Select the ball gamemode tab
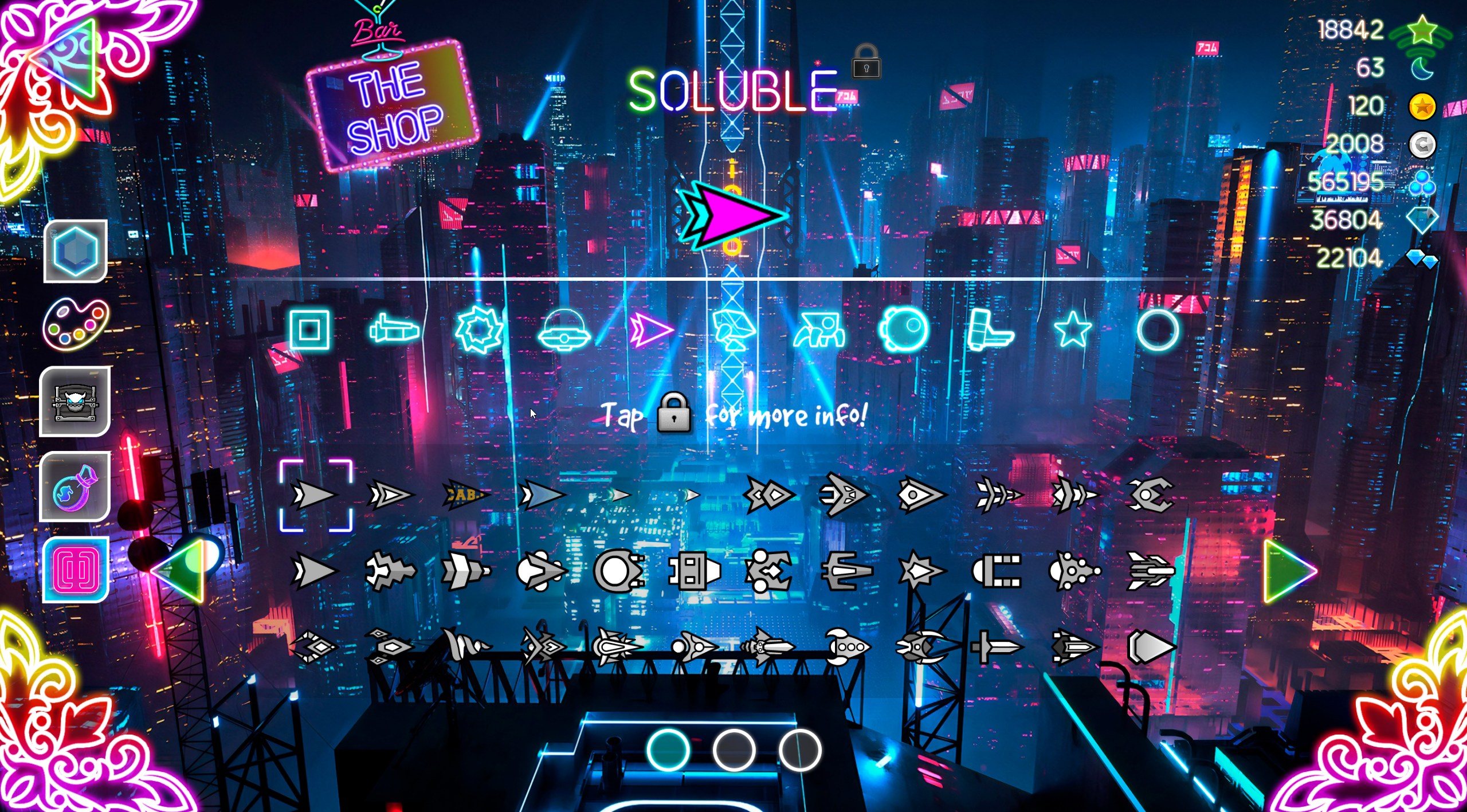The height and width of the screenshot is (812, 1467). pos(479,329)
